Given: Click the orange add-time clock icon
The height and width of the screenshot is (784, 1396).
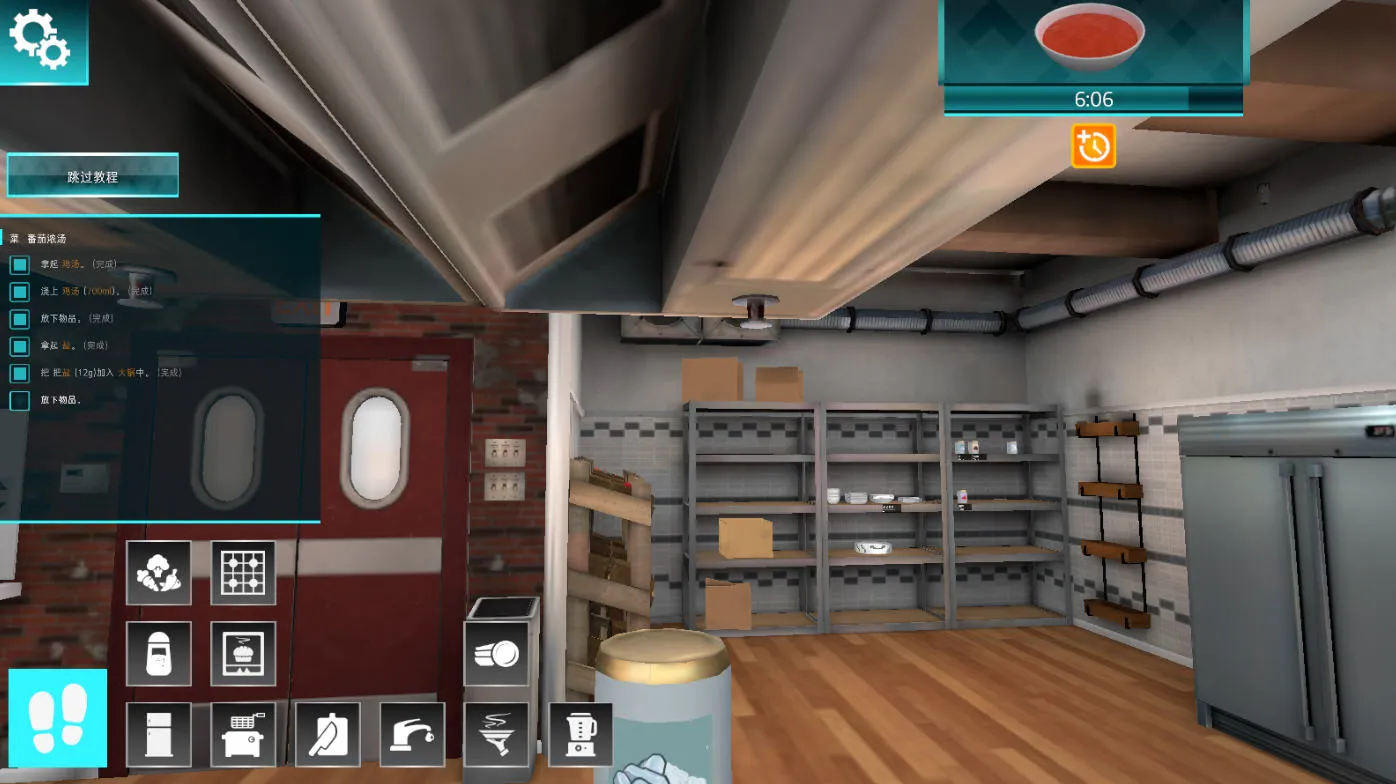Looking at the screenshot, I should pos(1093,147).
